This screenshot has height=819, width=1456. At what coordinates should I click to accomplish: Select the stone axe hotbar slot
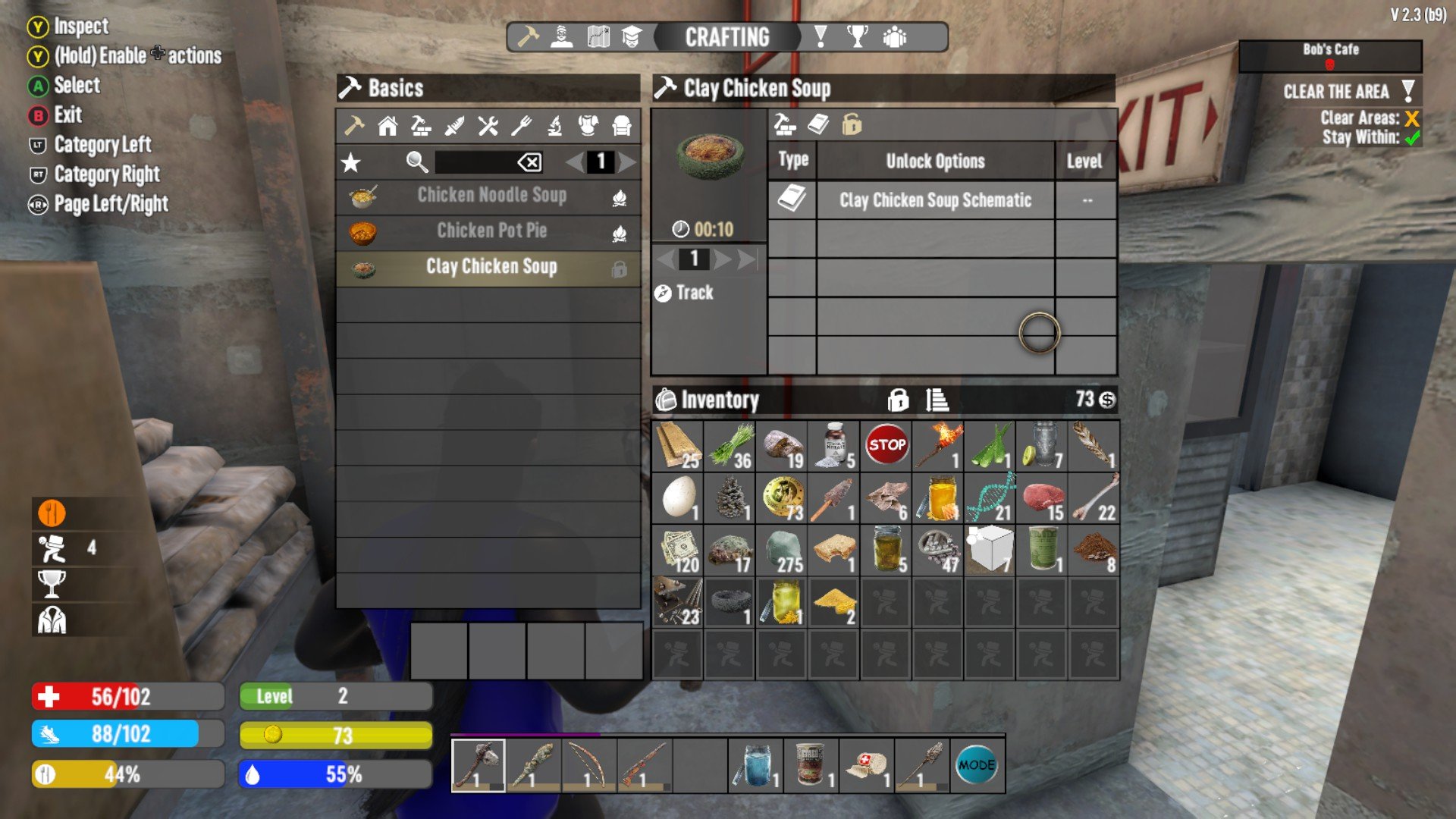pos(478,766)
